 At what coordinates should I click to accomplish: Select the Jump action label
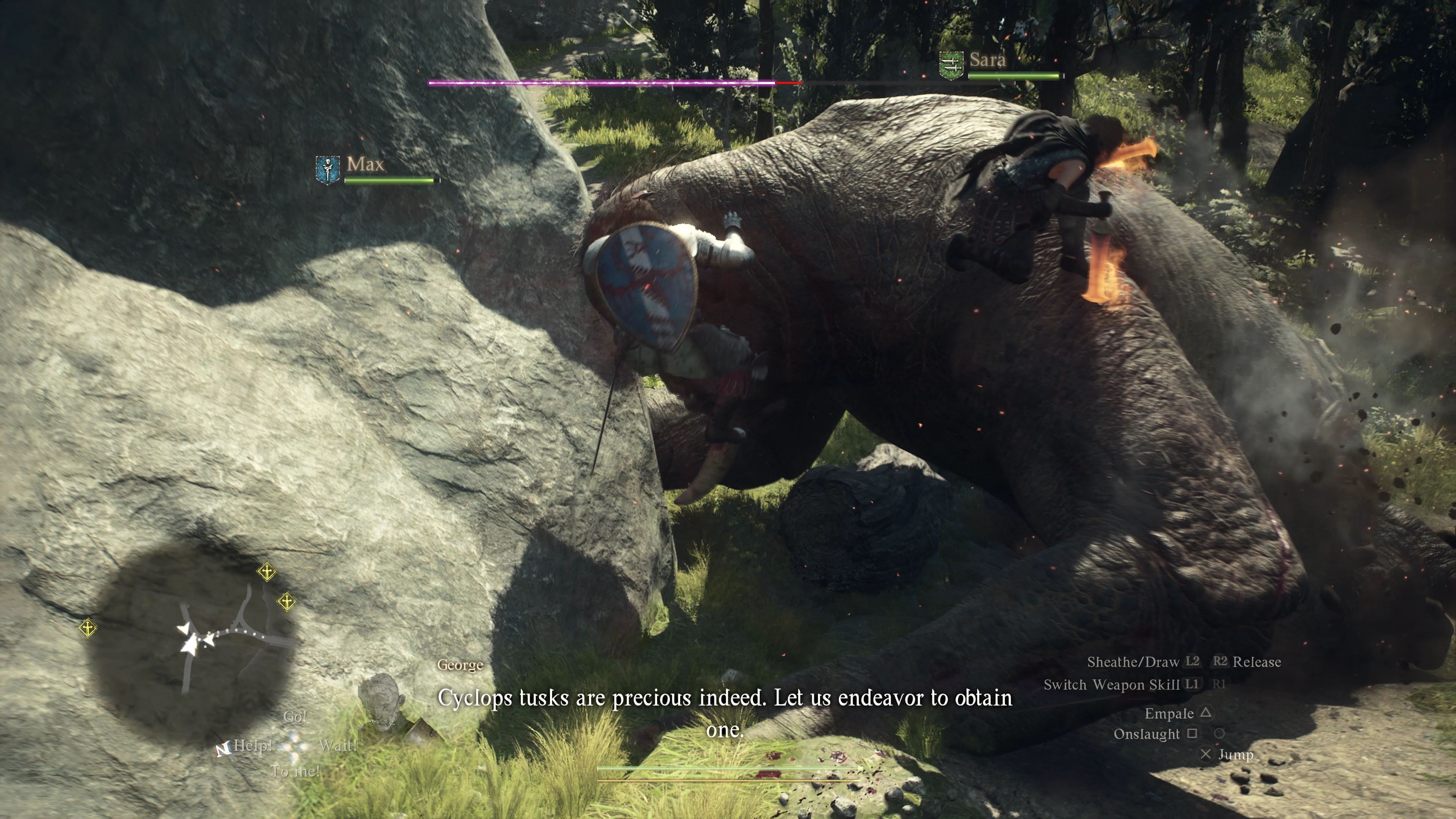tap(1236, 755)
